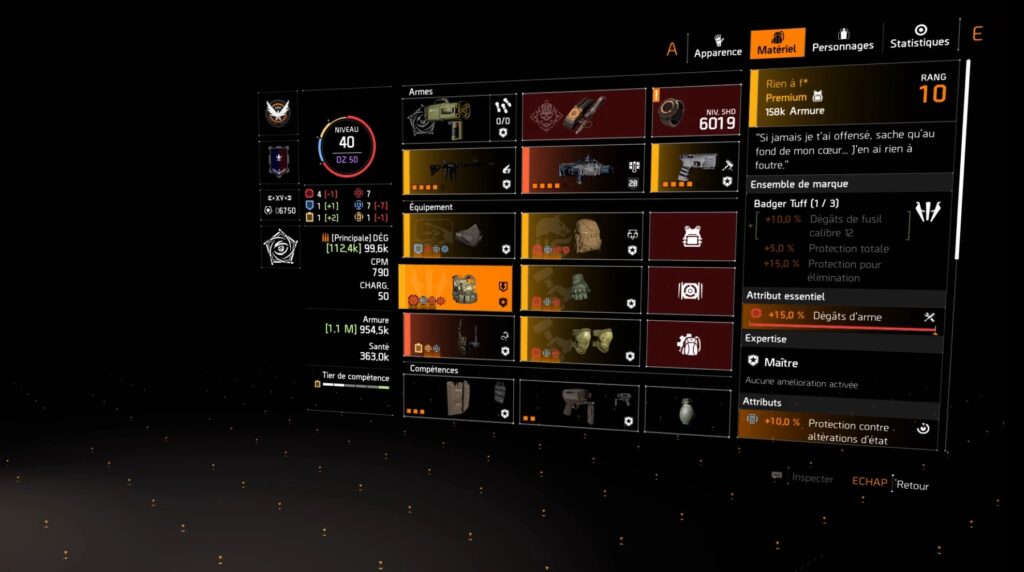The width and height of the screenshot is (1024, 572).
Task: Choose the assault rifle primary weapon slot
Action: pos(459,171)
